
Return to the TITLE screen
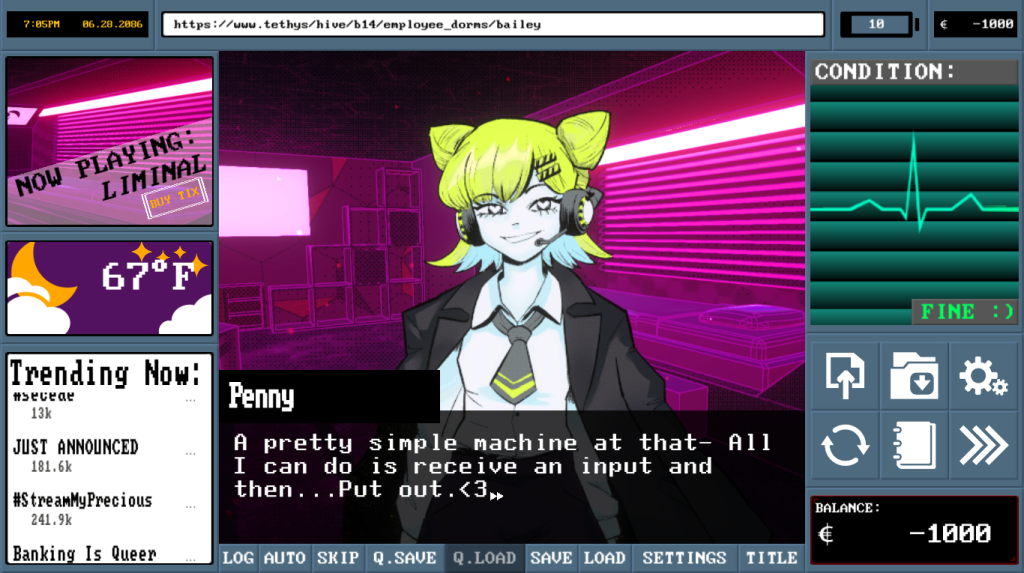(772, 558)
